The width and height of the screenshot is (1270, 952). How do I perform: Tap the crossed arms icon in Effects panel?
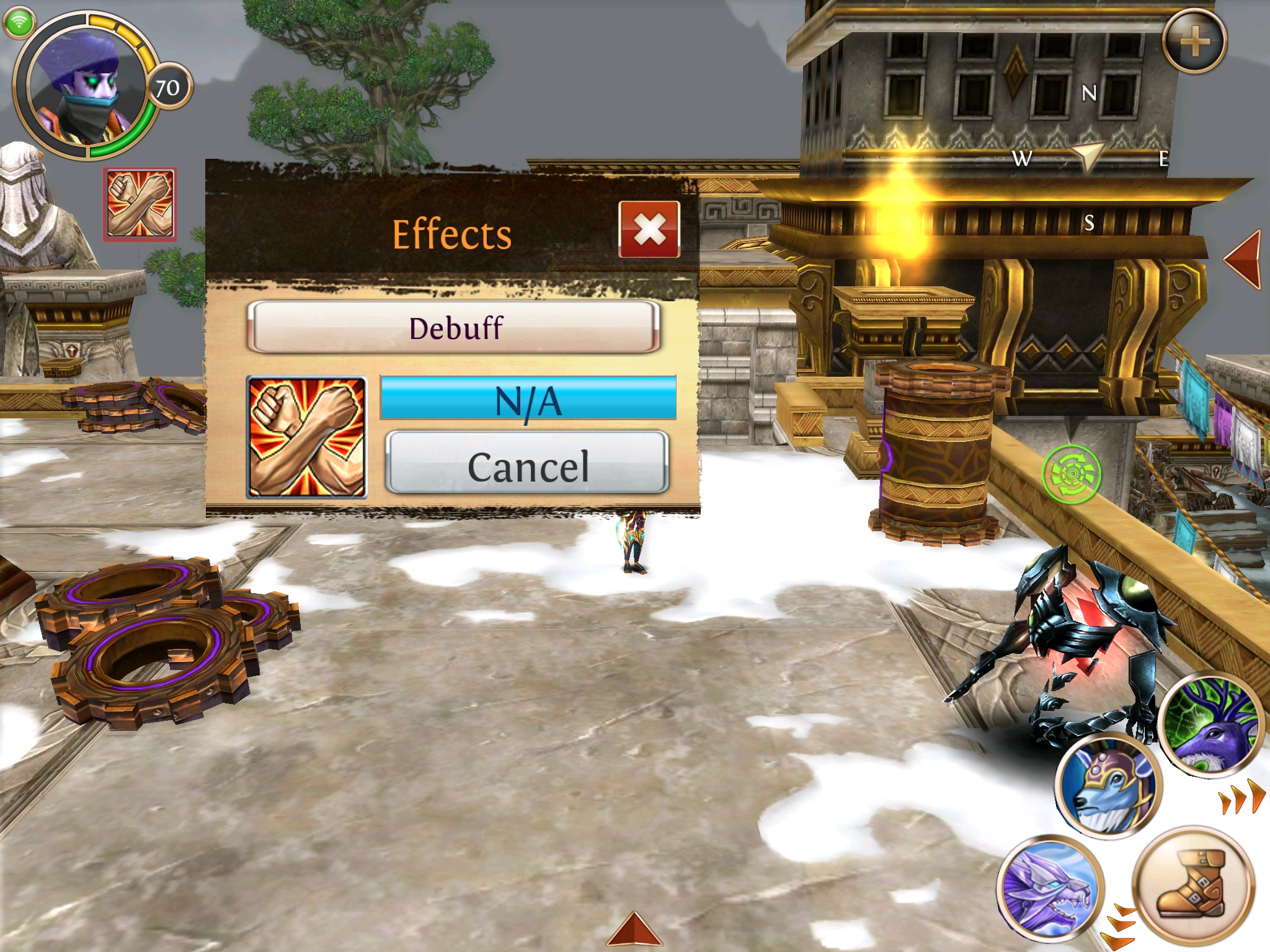click(x=306, y=438)
